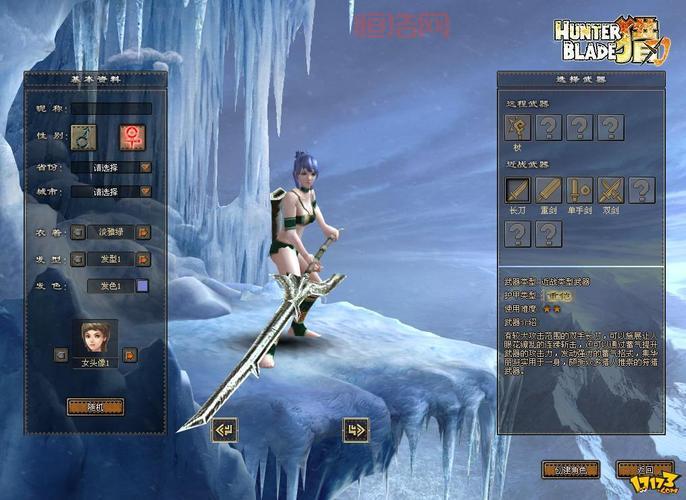This screenshot has height=500, width=686.
Task: Select the long blade (长刀) weapon
Action: (518, 190)
